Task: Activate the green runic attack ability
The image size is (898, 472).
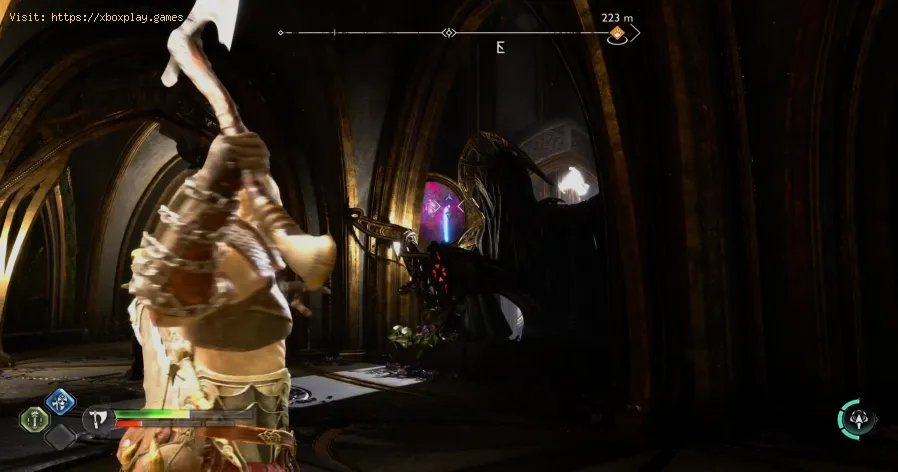Action: pos(34,420)
